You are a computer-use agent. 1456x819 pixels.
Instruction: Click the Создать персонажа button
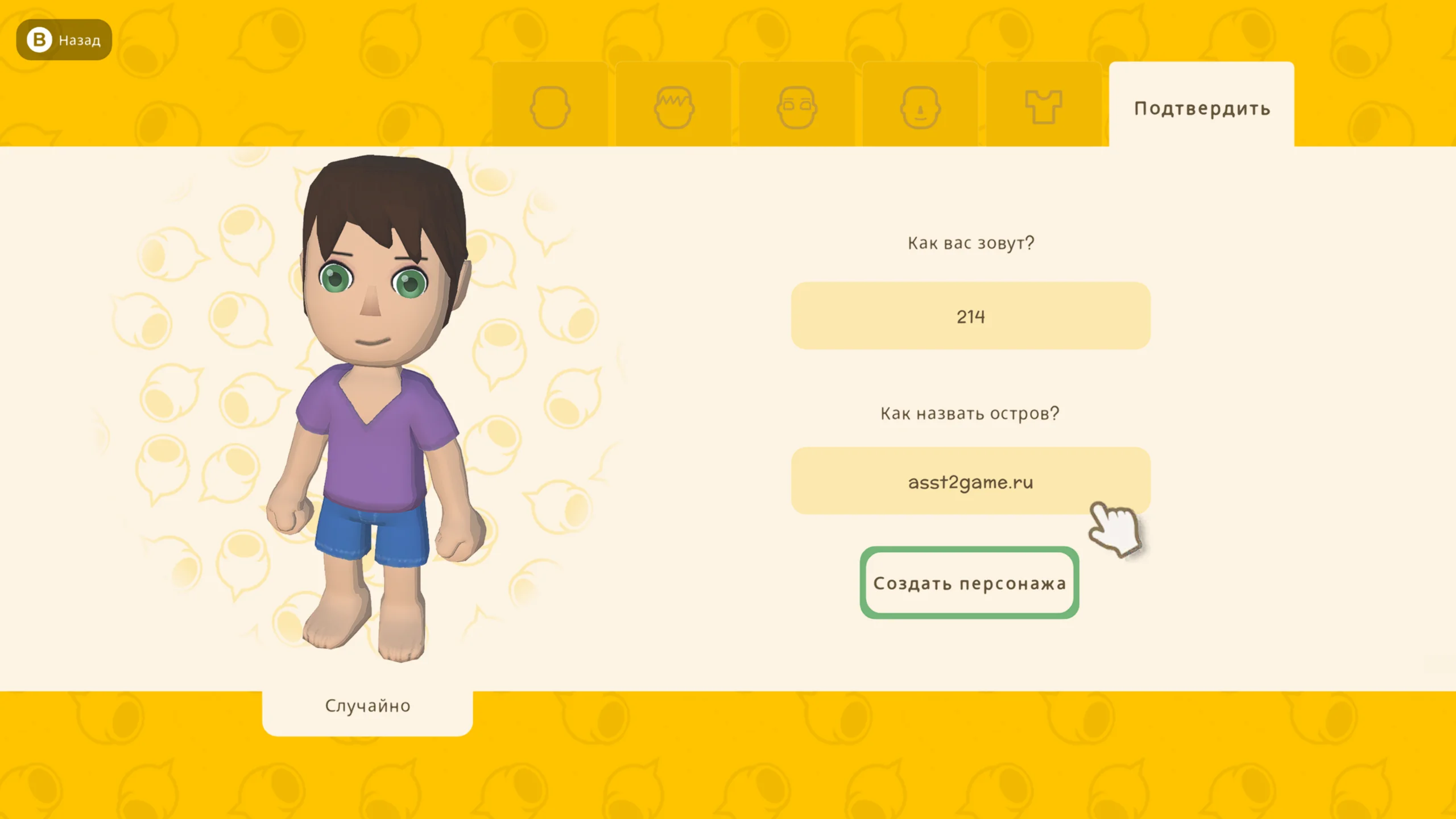click(969, 583)
